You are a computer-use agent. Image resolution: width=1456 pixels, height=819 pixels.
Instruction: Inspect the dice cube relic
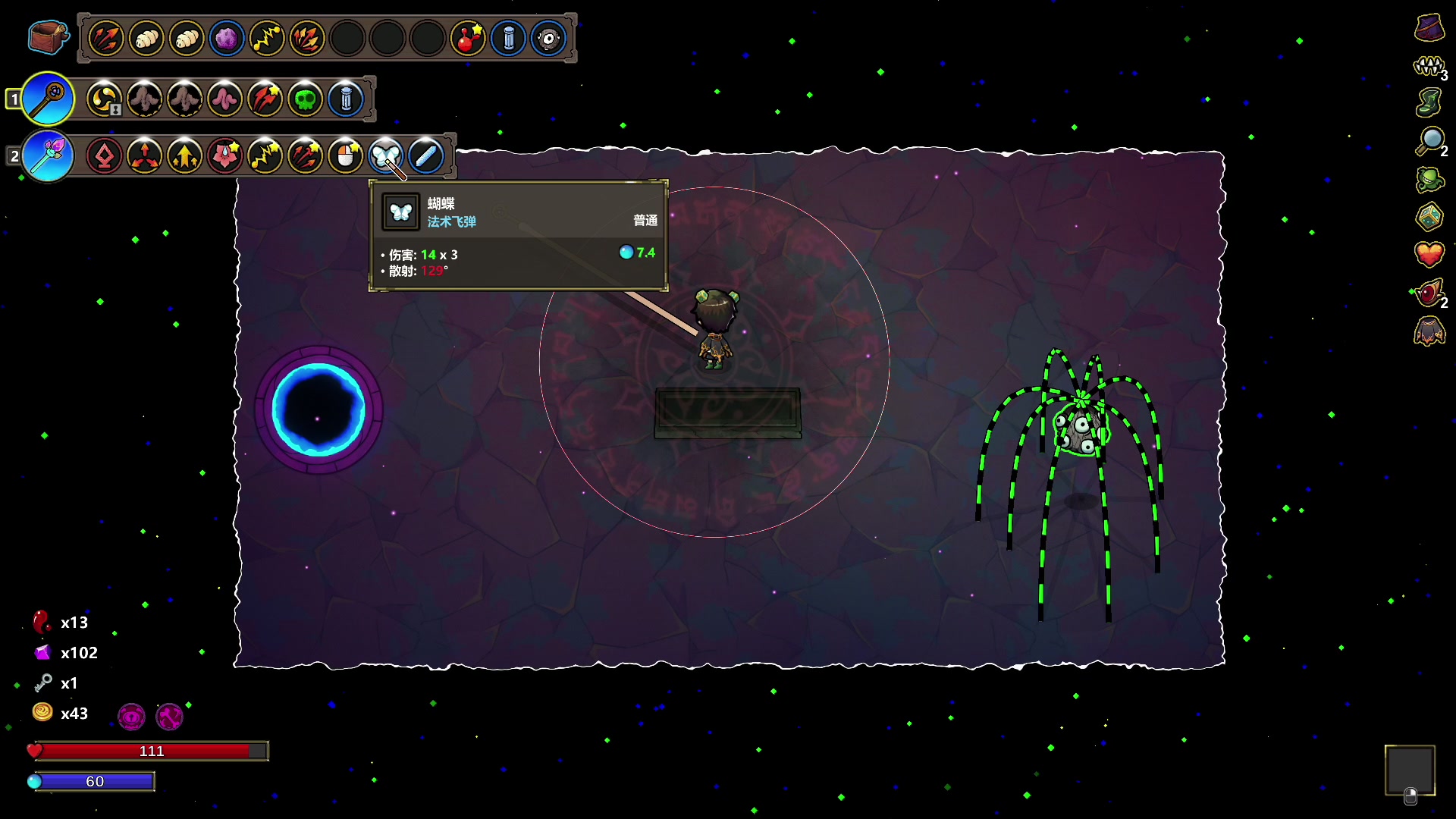(x=1429, y=217)
